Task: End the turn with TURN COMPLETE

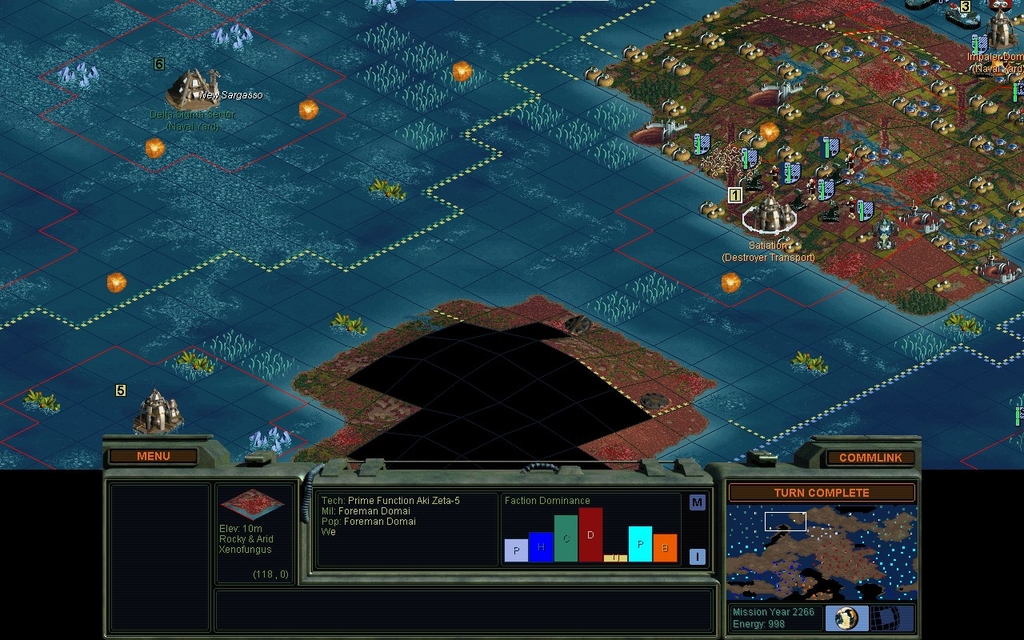Action: tap(821, 493)
